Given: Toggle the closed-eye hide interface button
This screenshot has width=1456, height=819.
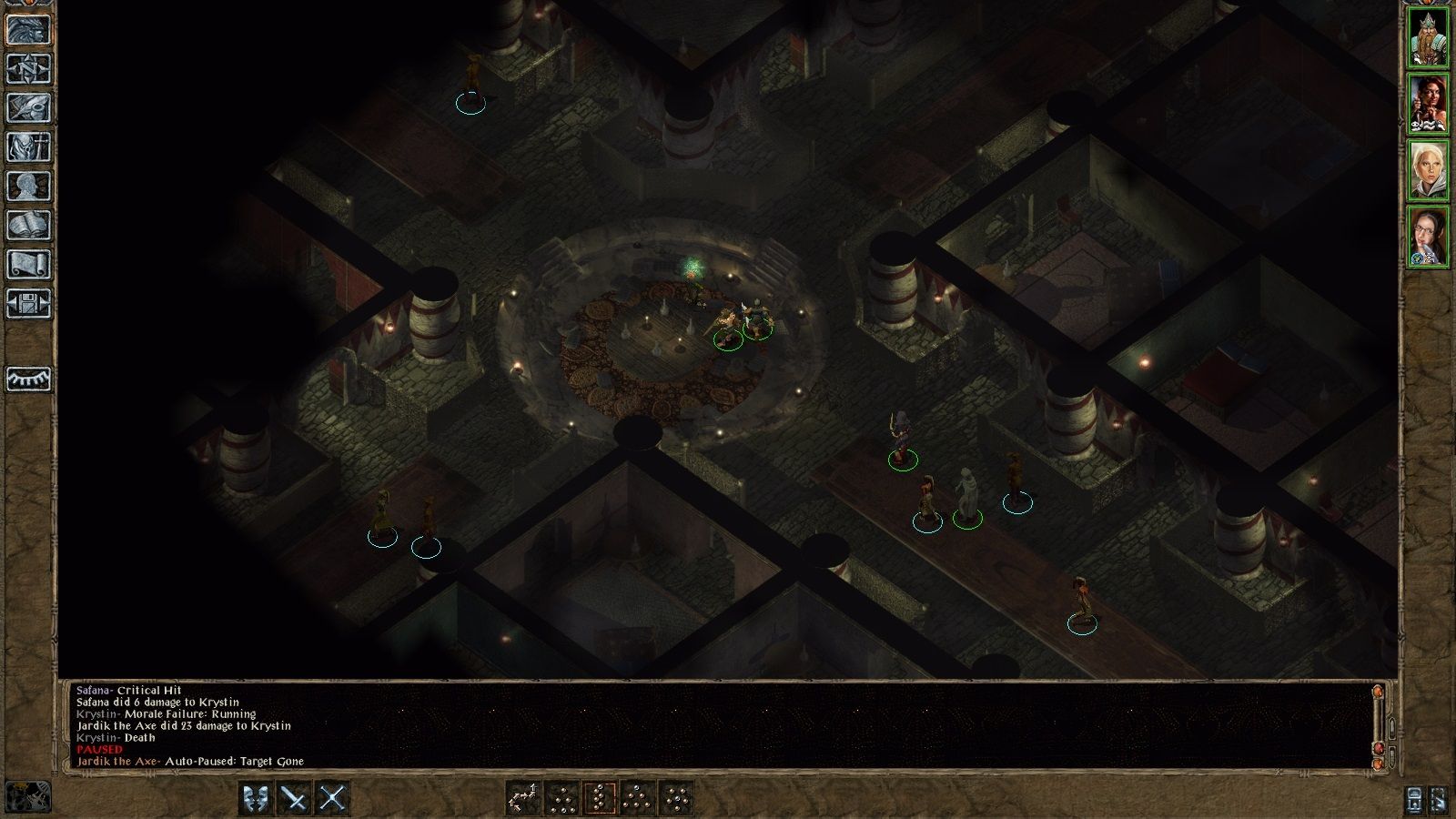Looking at the screenshot, I should (29, 379).
